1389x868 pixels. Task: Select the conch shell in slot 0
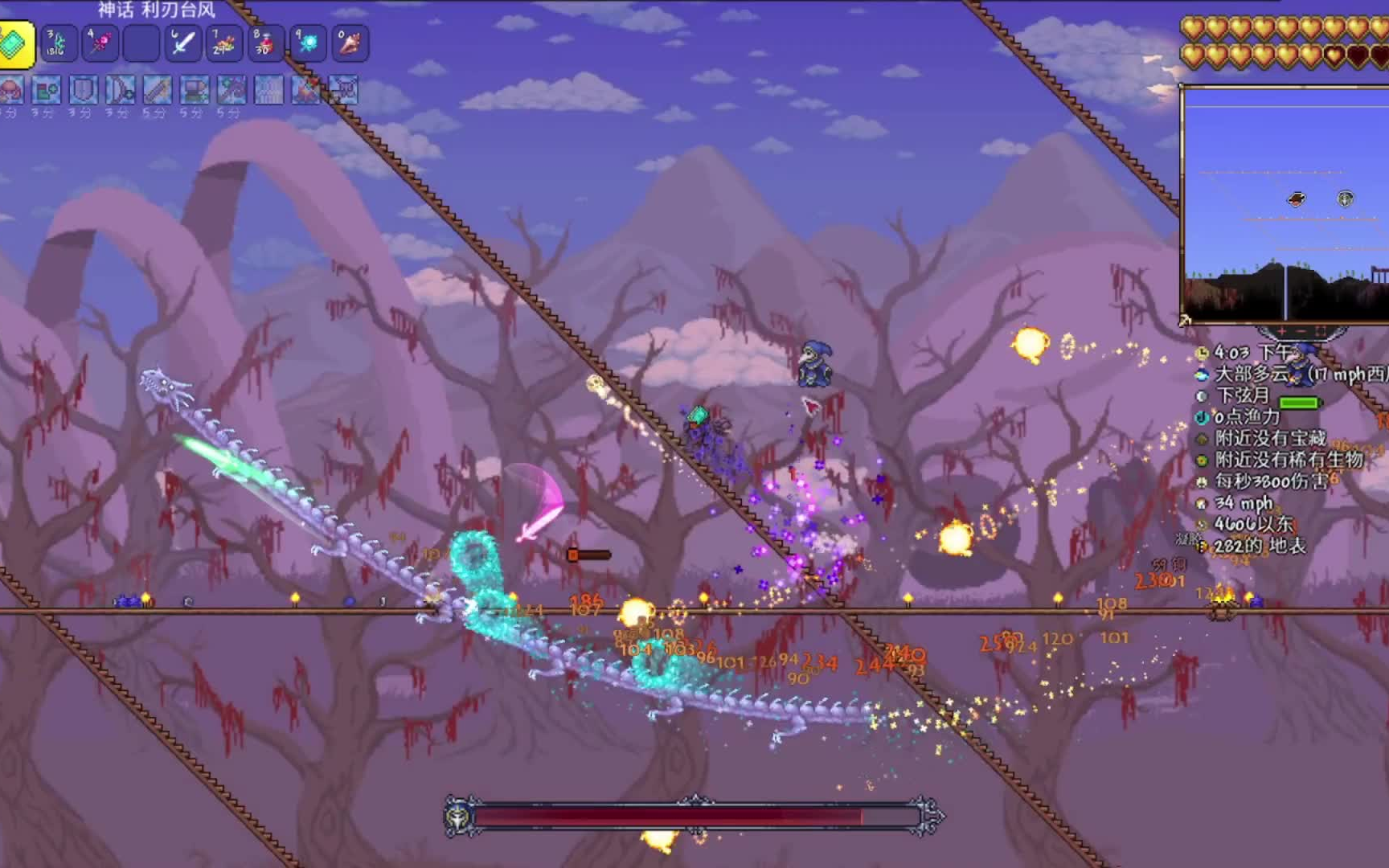tap(350, 43)
